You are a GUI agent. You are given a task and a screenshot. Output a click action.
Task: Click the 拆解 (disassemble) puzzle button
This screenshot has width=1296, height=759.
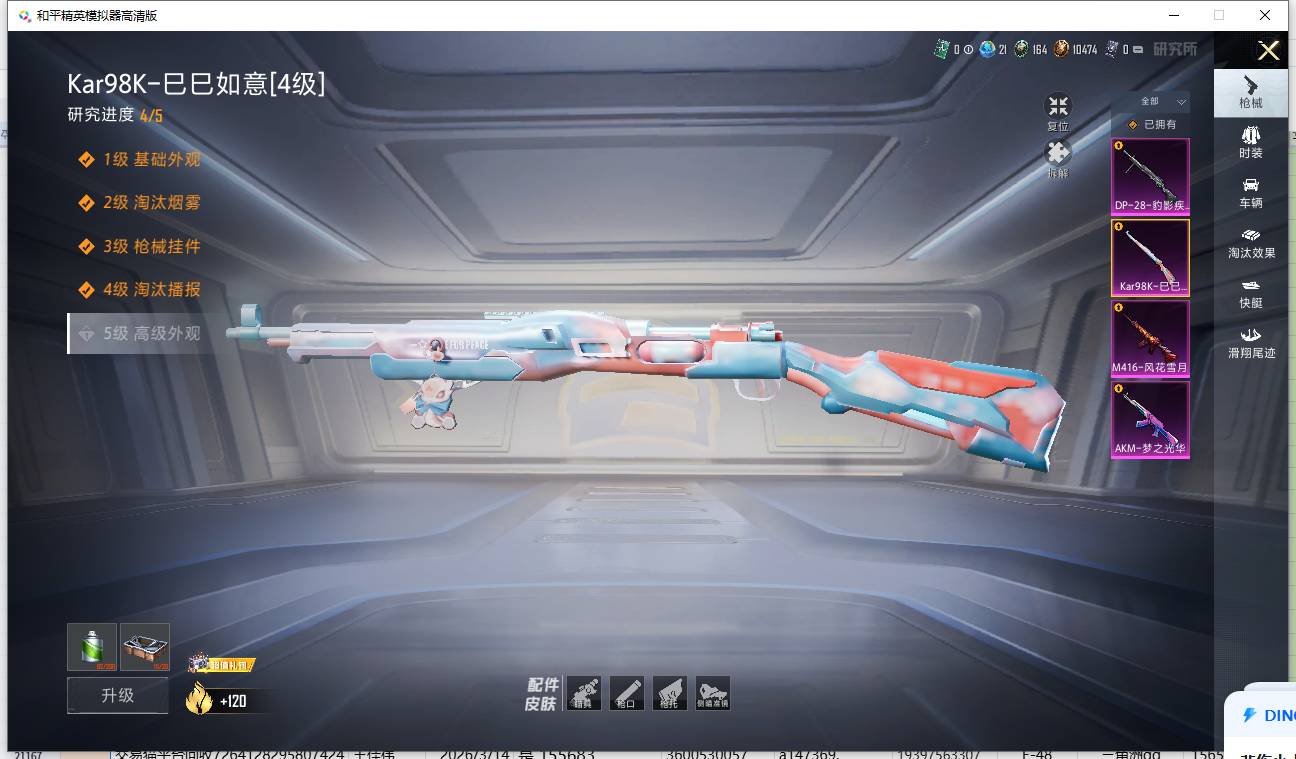(x=1058, y=157)
